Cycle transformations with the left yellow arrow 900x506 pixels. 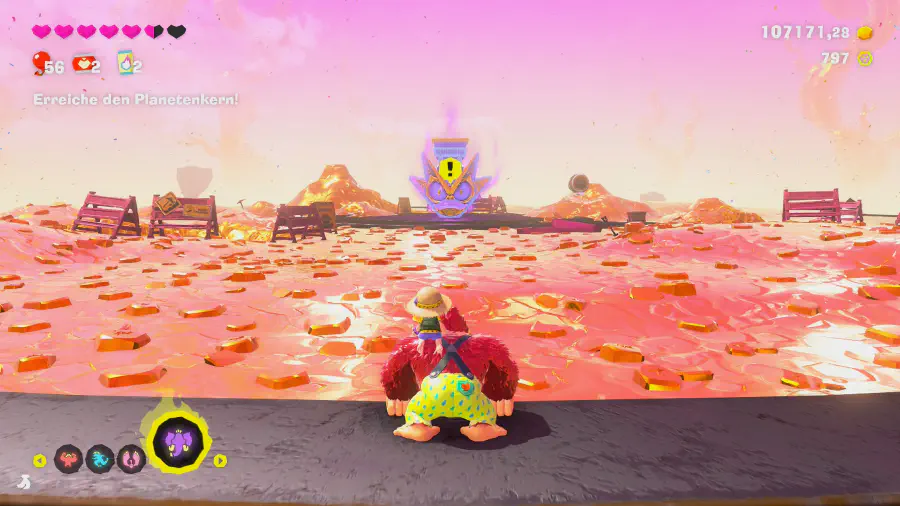(x=40, y=461)
